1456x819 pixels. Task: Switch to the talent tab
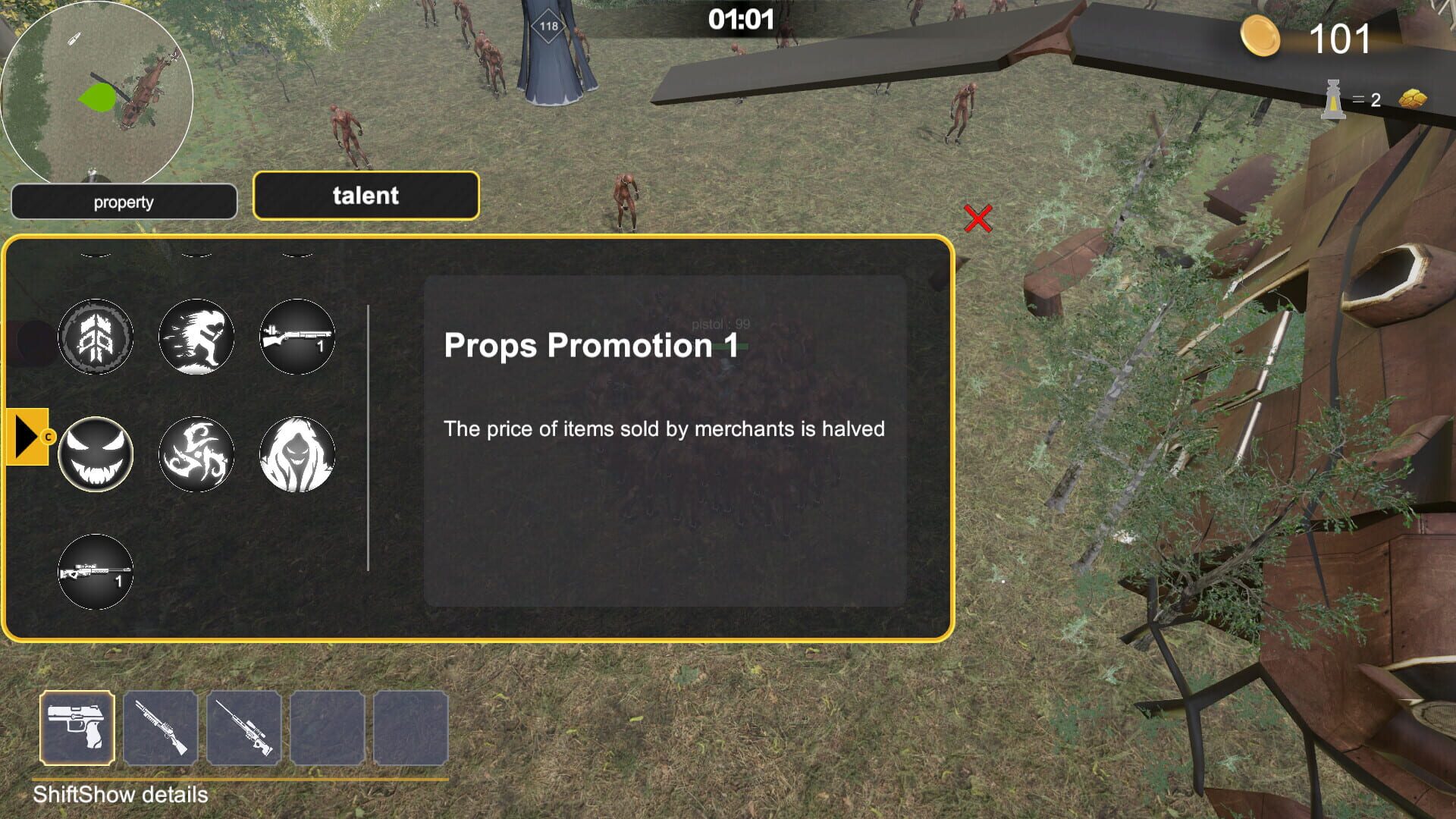(x=366, y=196)
